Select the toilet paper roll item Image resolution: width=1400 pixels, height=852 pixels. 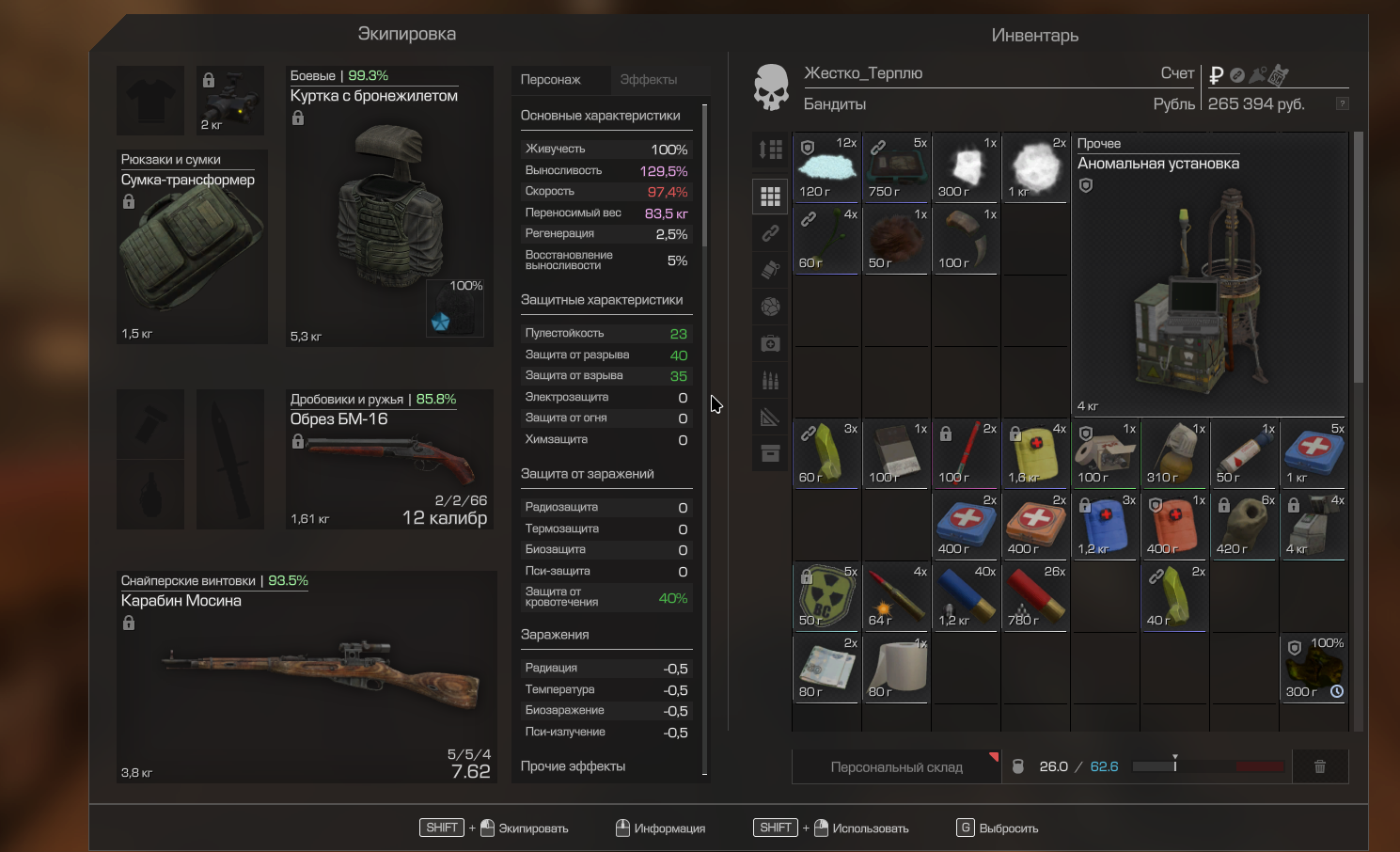(x=896, y=668)
